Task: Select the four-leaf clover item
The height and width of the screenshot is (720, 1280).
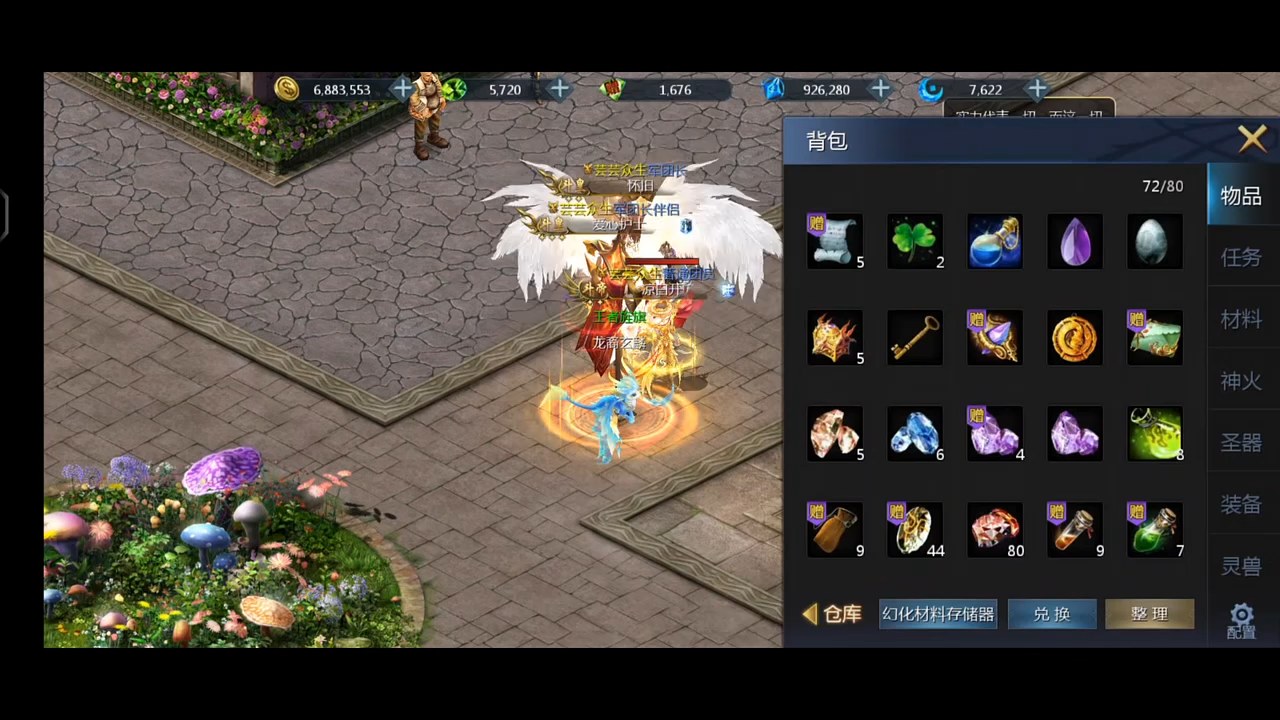Action: point(914,241)
